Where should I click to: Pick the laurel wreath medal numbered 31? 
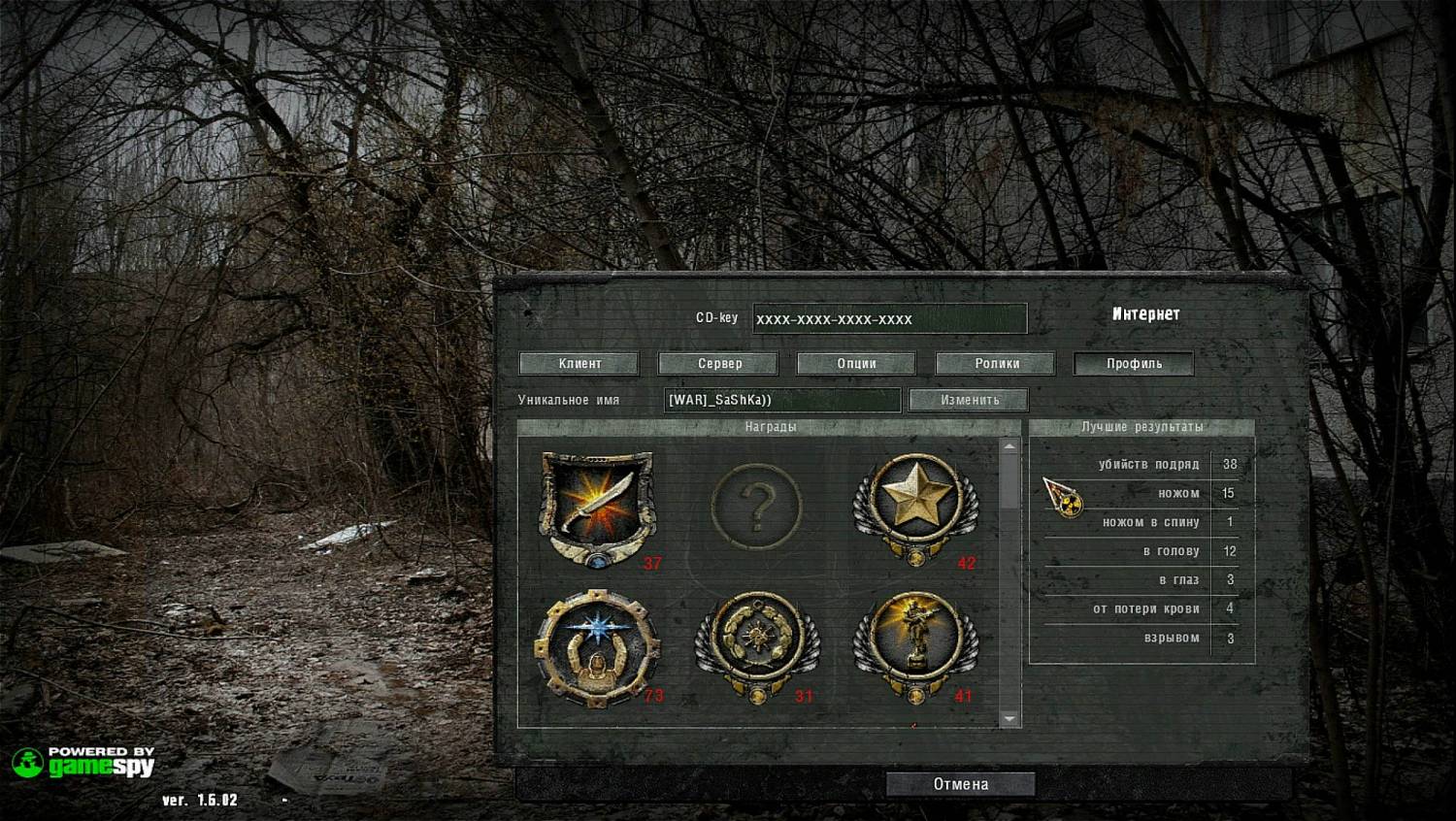(757, 646)
